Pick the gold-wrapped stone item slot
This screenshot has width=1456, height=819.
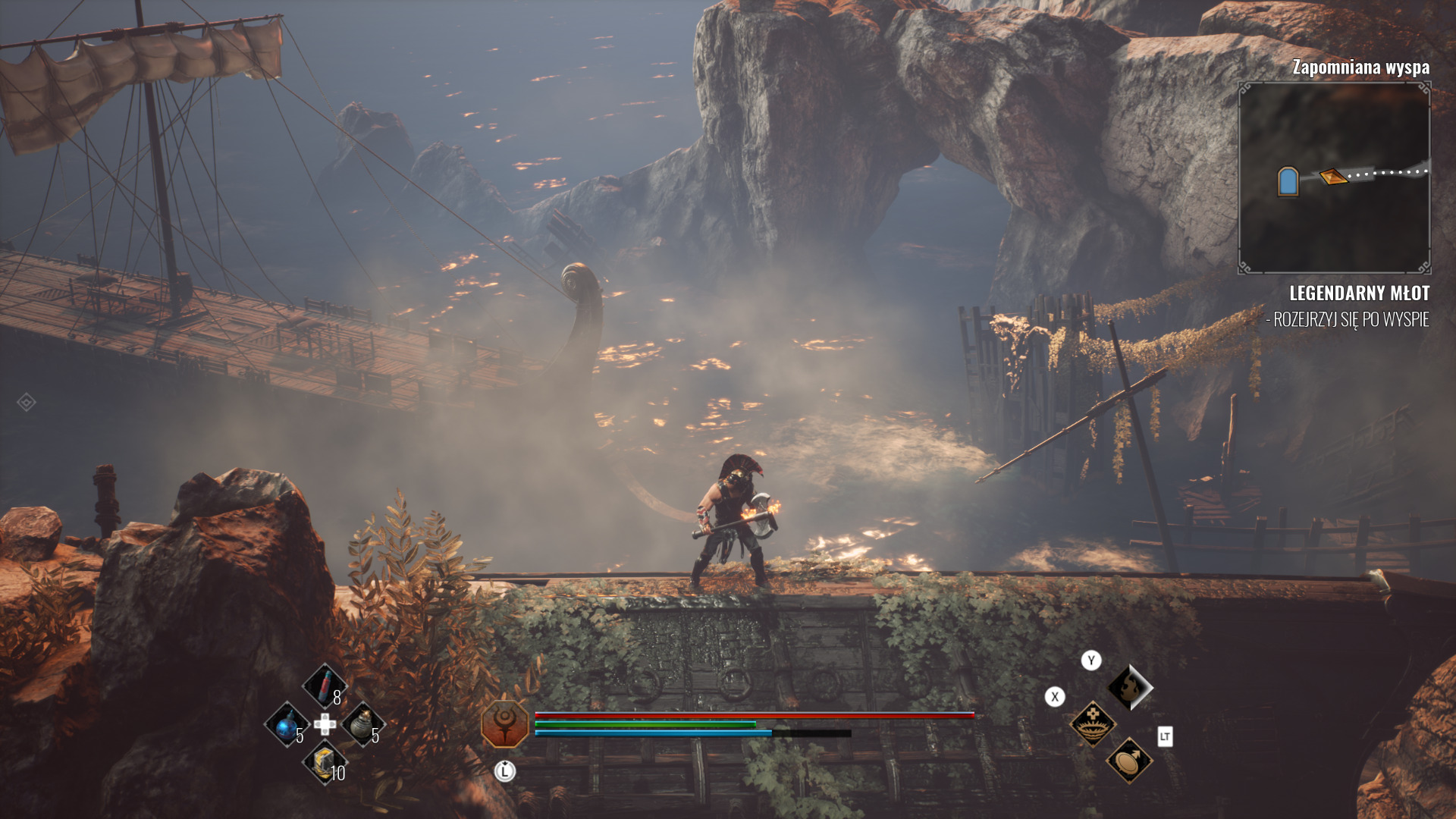point(325,763)
